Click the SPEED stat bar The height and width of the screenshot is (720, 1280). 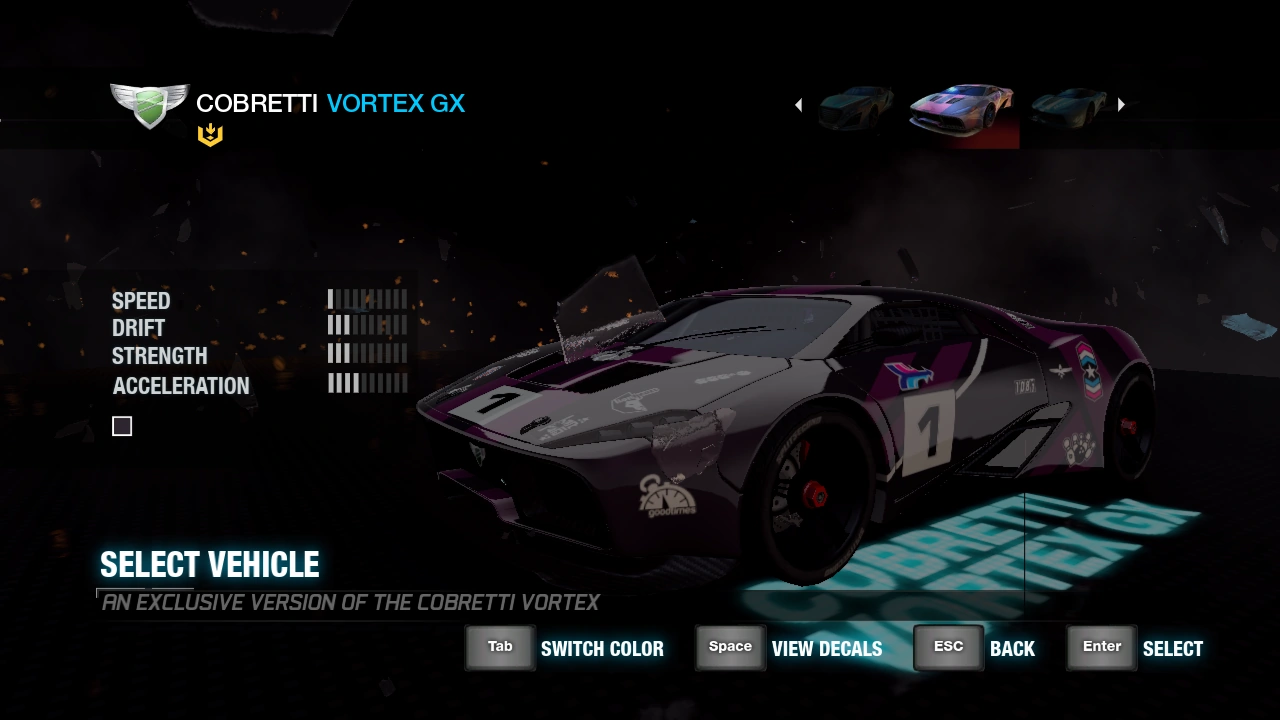coord(367,298)
